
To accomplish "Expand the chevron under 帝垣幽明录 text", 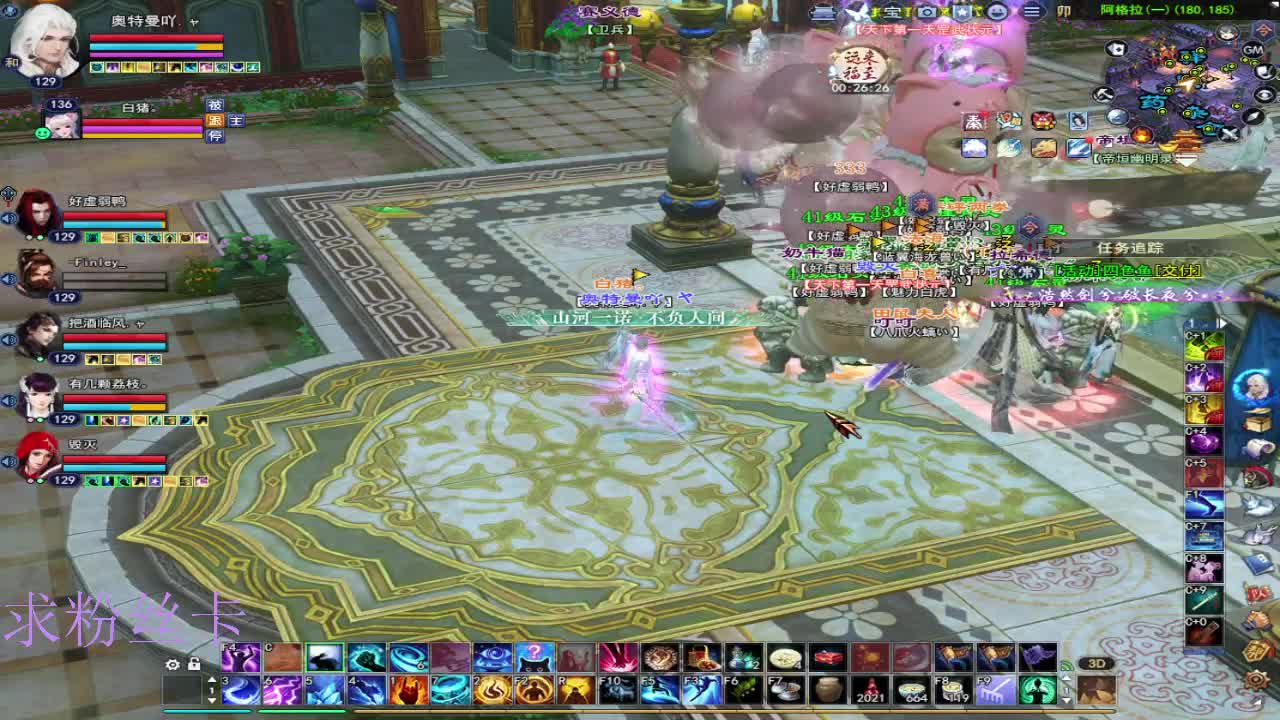I will point(1186,158).
